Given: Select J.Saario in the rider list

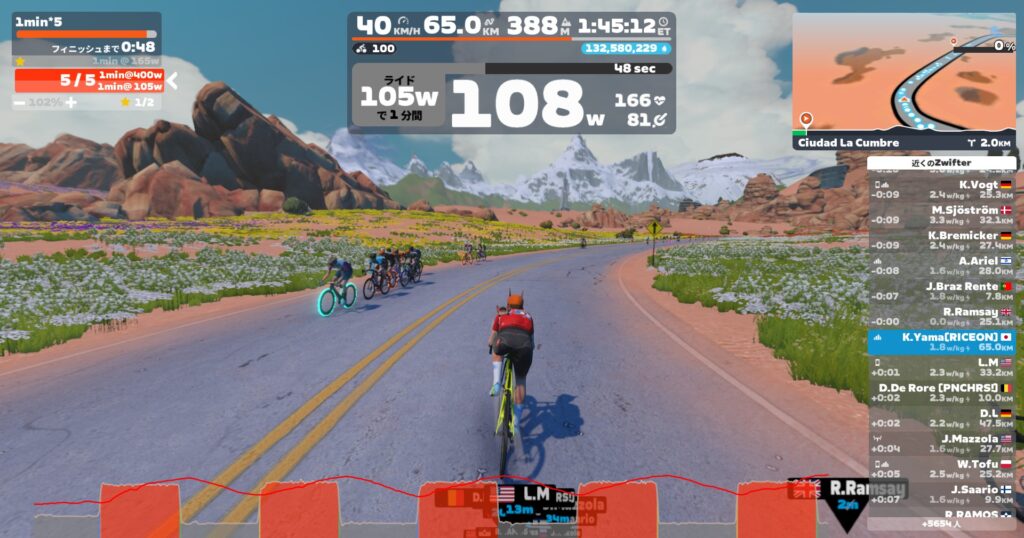Looking at the screenshot, I should 942,494.
